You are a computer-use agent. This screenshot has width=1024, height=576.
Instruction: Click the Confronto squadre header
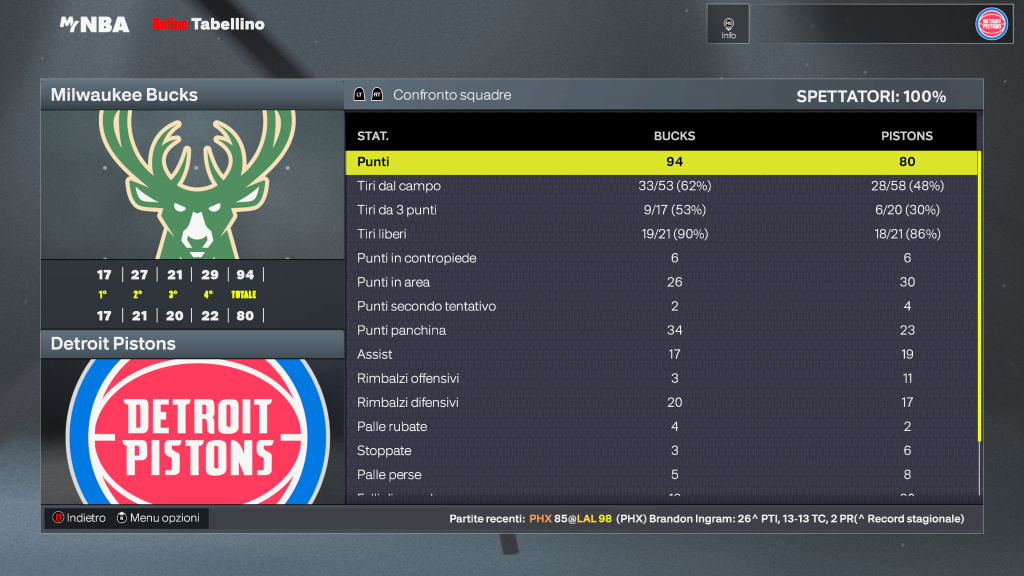[x=452, y=95]
